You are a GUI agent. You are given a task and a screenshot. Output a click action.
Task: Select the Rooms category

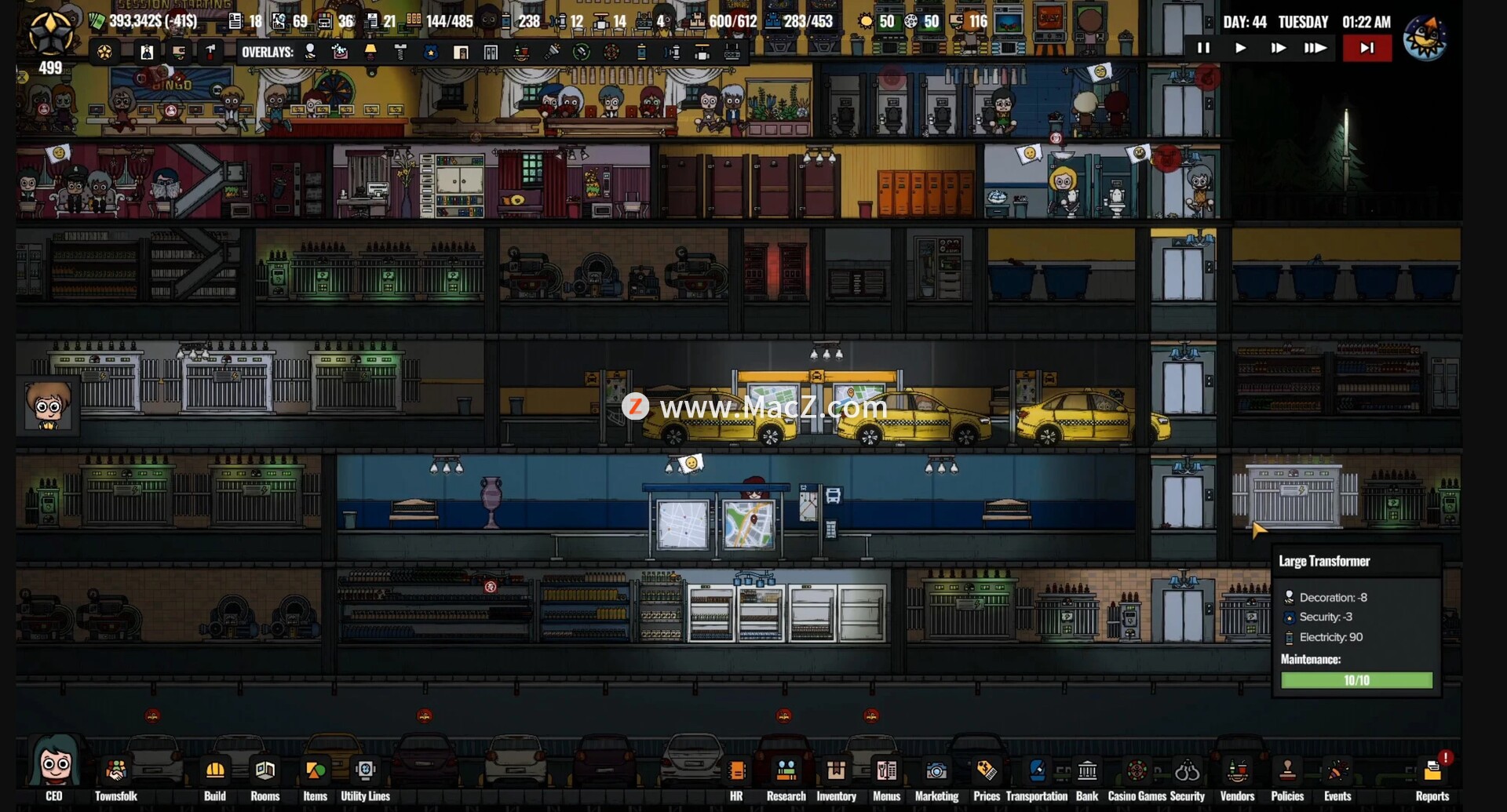pos(265,772)
